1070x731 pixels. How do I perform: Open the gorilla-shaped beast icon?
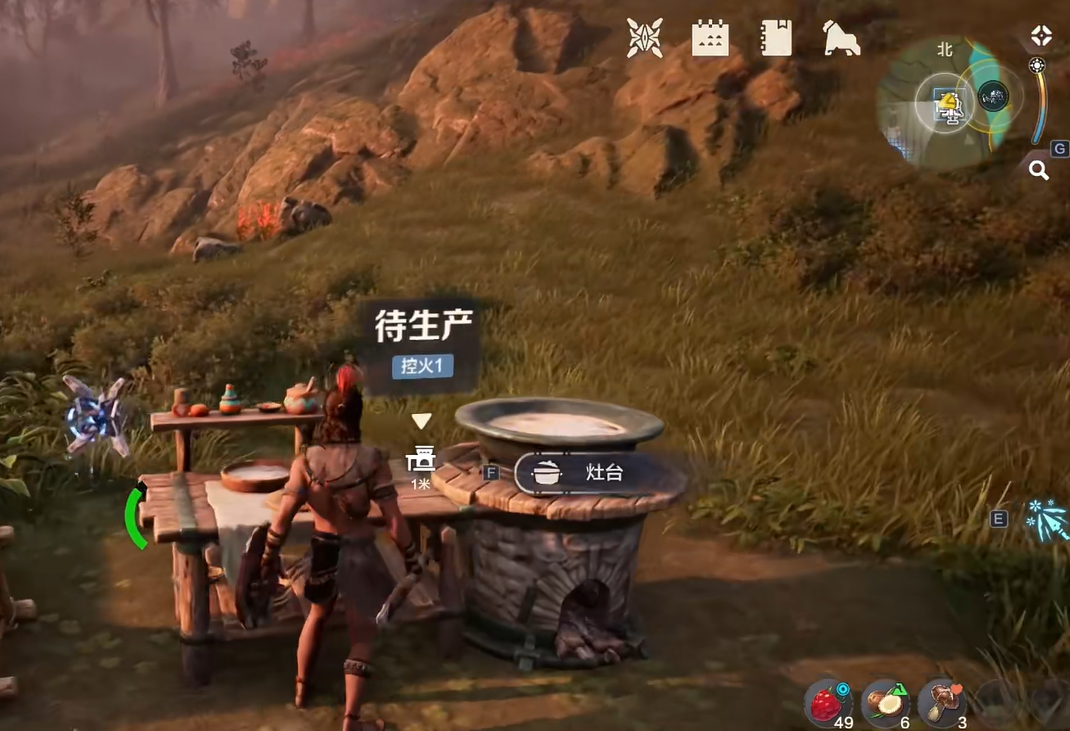click(x=840, y=39)
